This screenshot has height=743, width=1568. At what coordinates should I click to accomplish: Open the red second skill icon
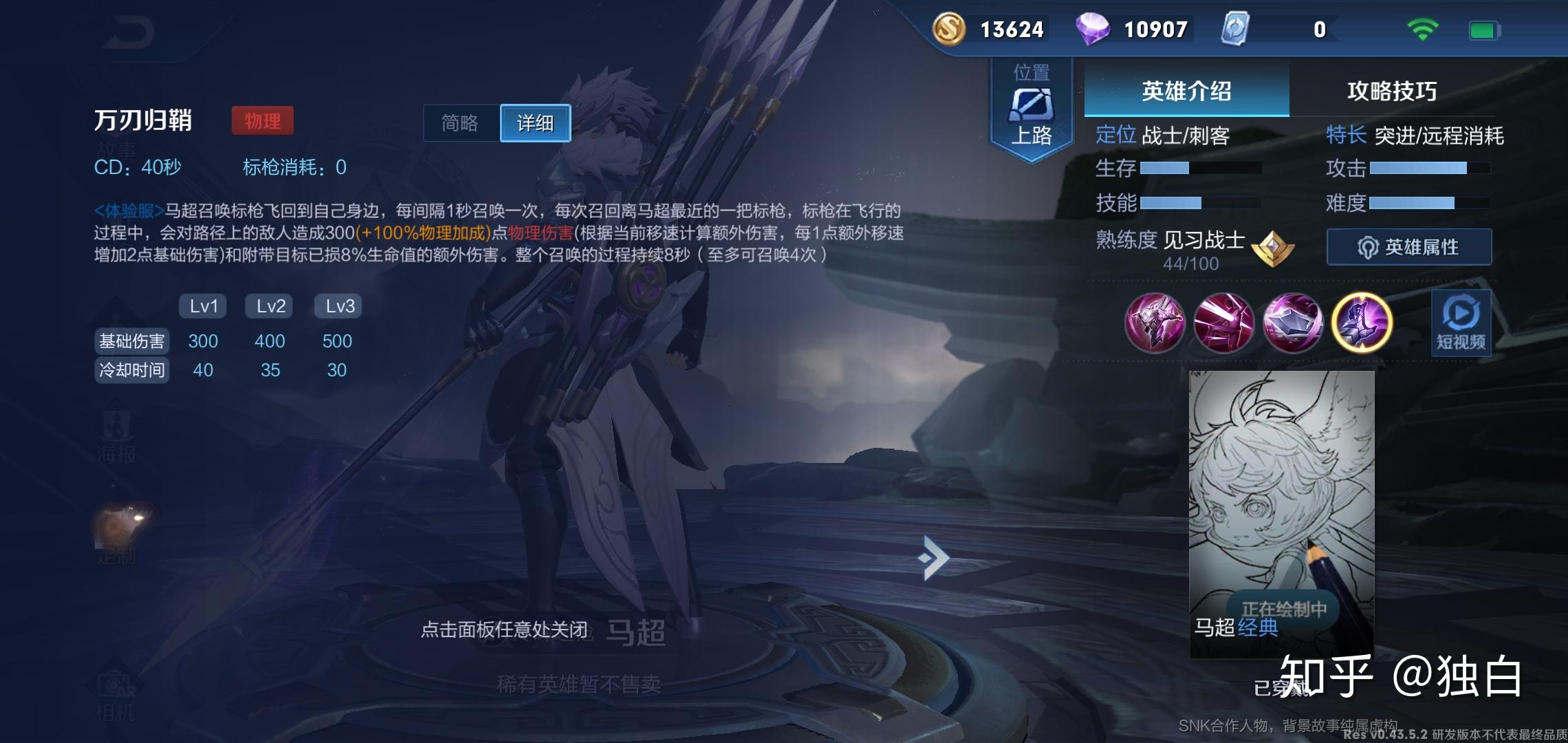click(x=1226, y=323)
